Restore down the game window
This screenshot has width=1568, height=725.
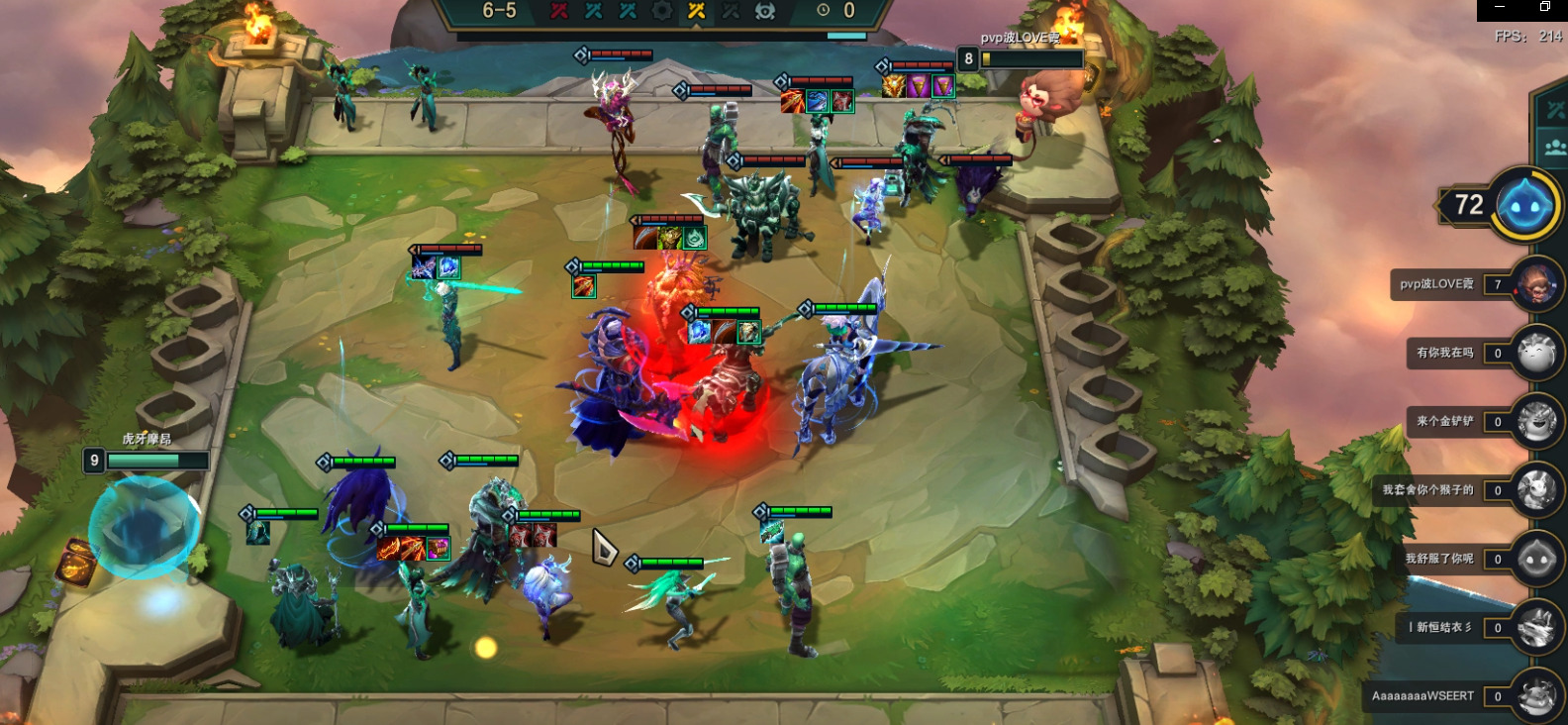pos(1545,7)
